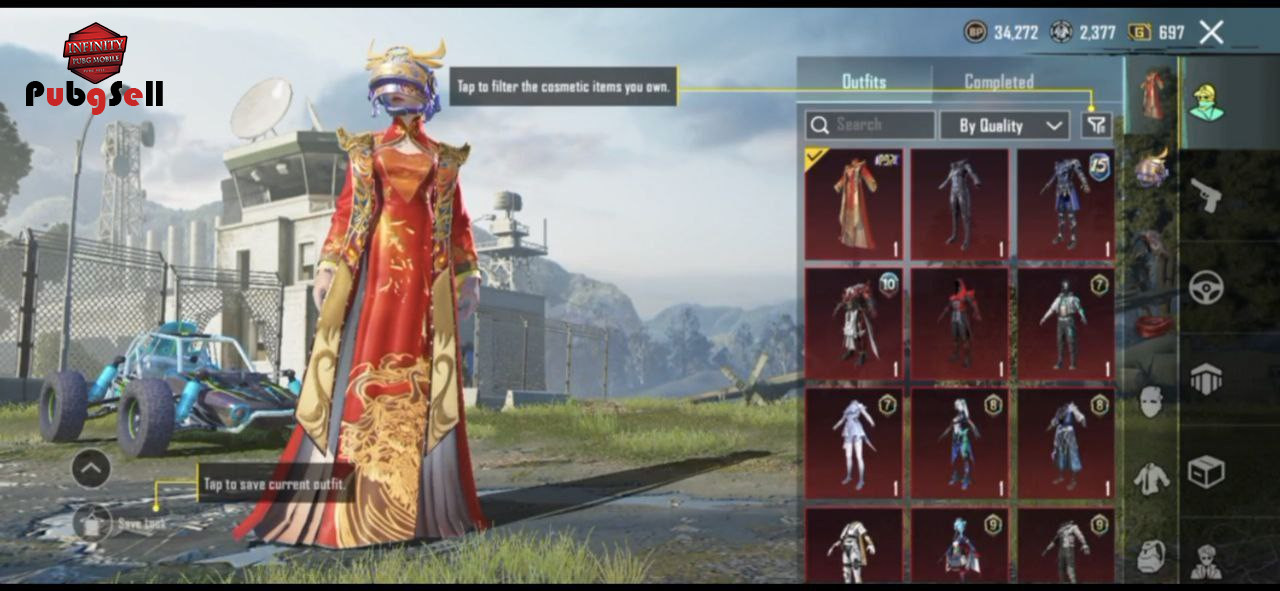Select the Outfits tab

pos(864,82)
